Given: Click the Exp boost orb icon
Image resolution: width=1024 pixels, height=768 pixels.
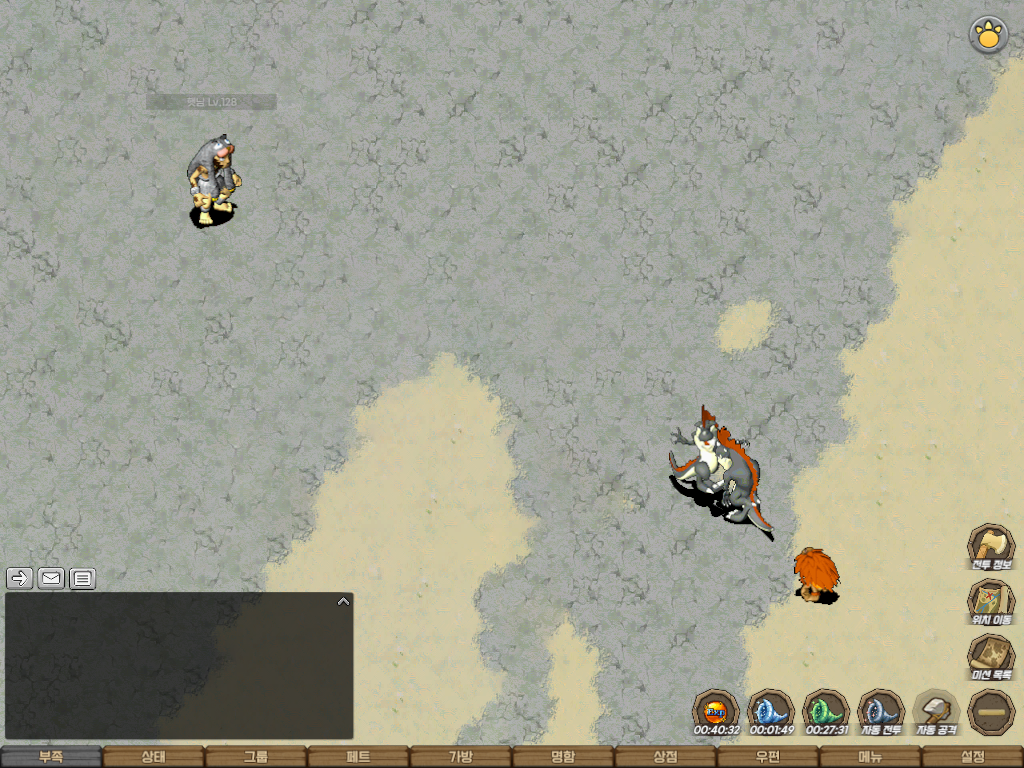Looking at the screenshot, I should click(716, 712).
